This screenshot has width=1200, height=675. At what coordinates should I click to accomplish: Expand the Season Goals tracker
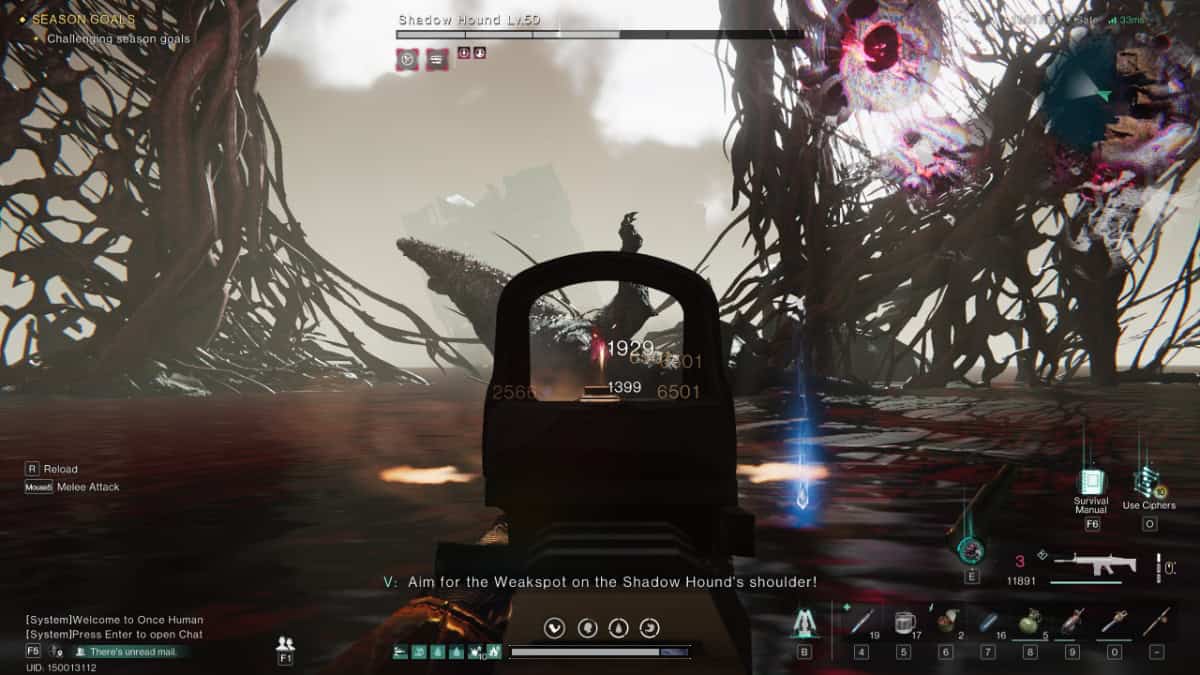point(83,19)
